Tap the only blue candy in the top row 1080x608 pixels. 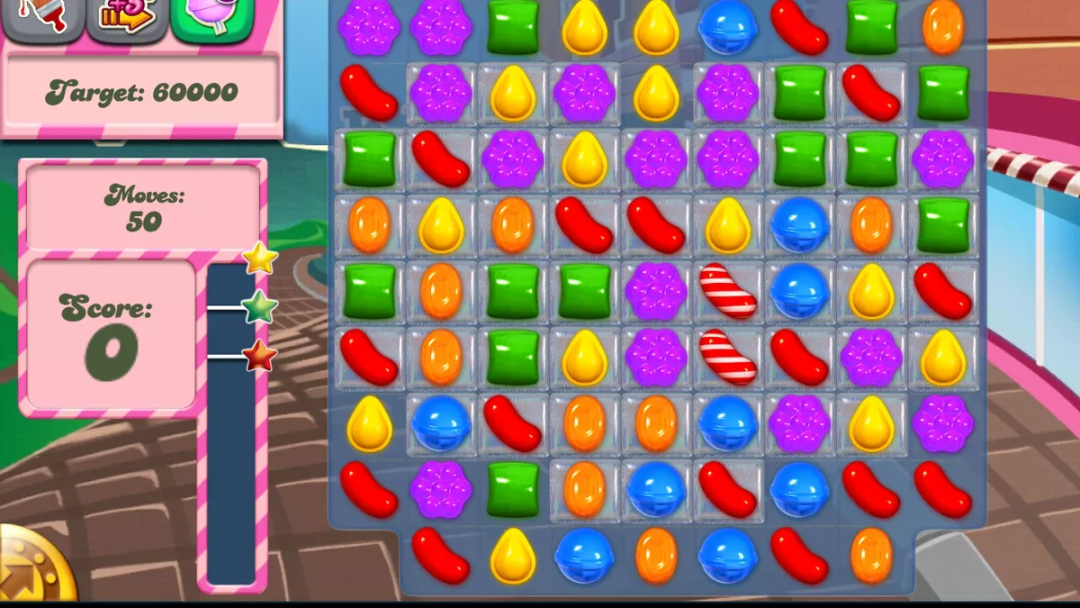728,27
